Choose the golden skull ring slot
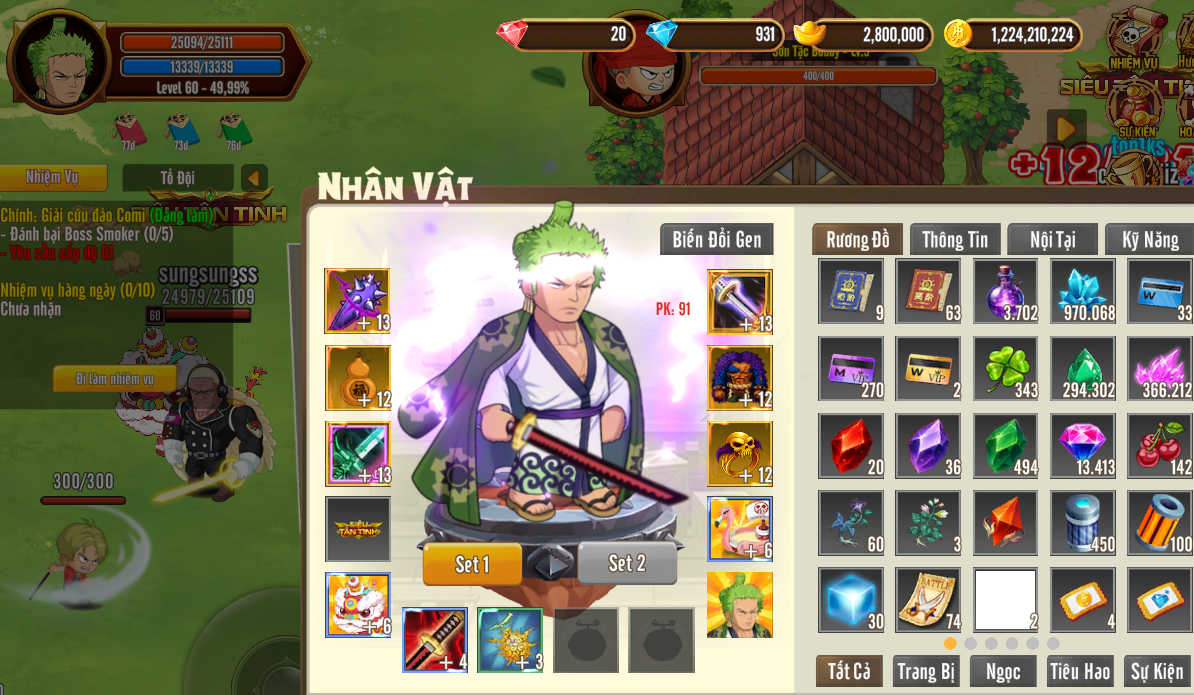This screenshot has height=695, width=1194. pos(740,454)
